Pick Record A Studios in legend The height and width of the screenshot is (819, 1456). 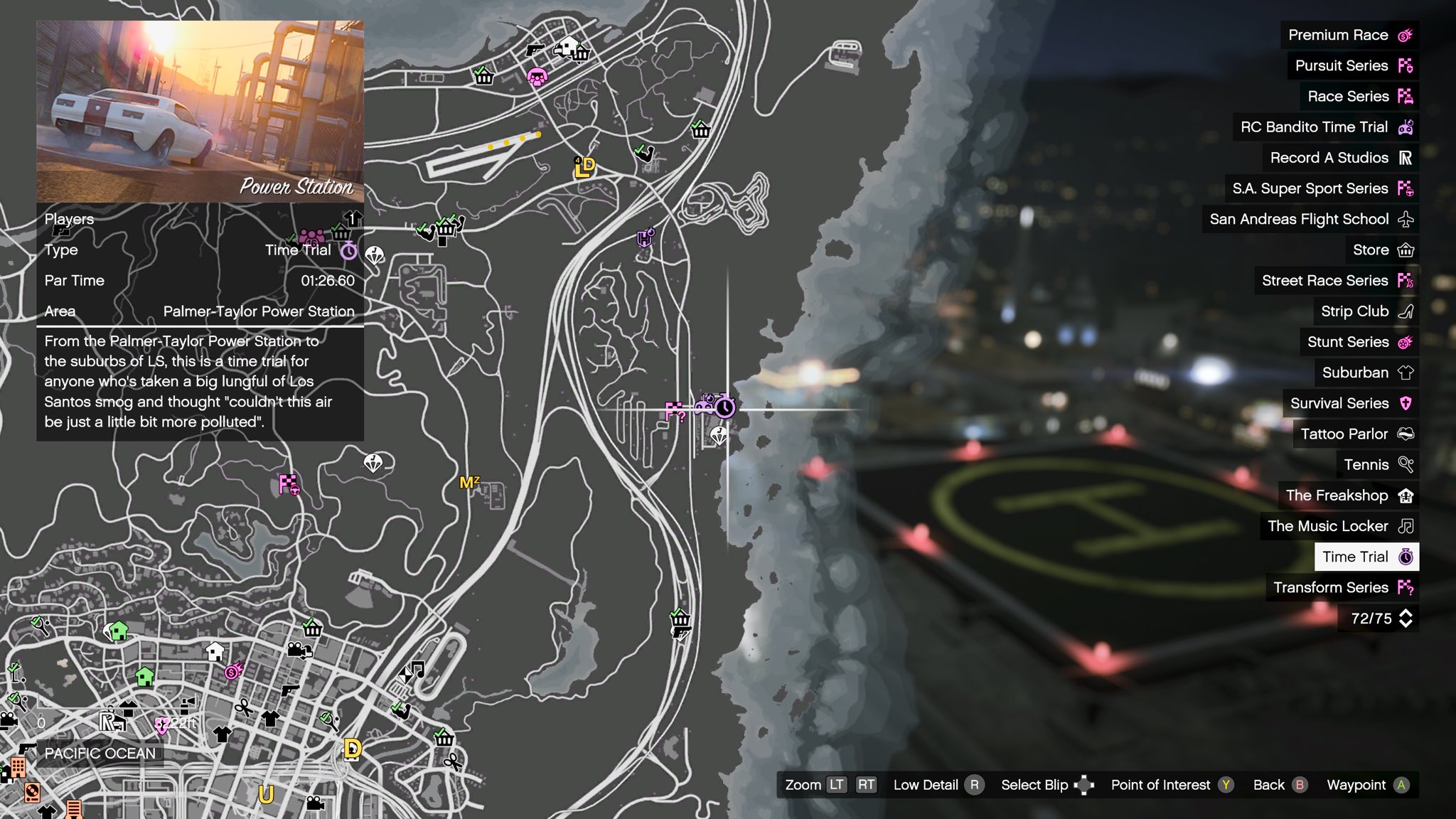pyautogui.click(x=1340, y=158)
